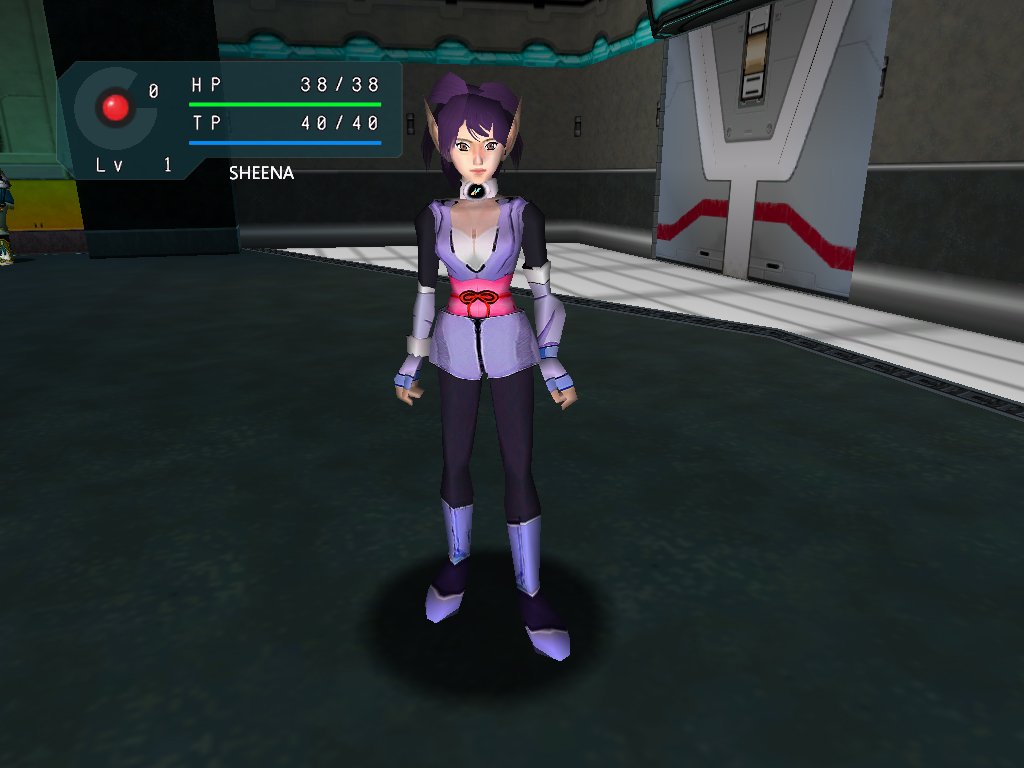Click the red orb gauge icon
This screenshot has width=1024, height=768.
116,107
